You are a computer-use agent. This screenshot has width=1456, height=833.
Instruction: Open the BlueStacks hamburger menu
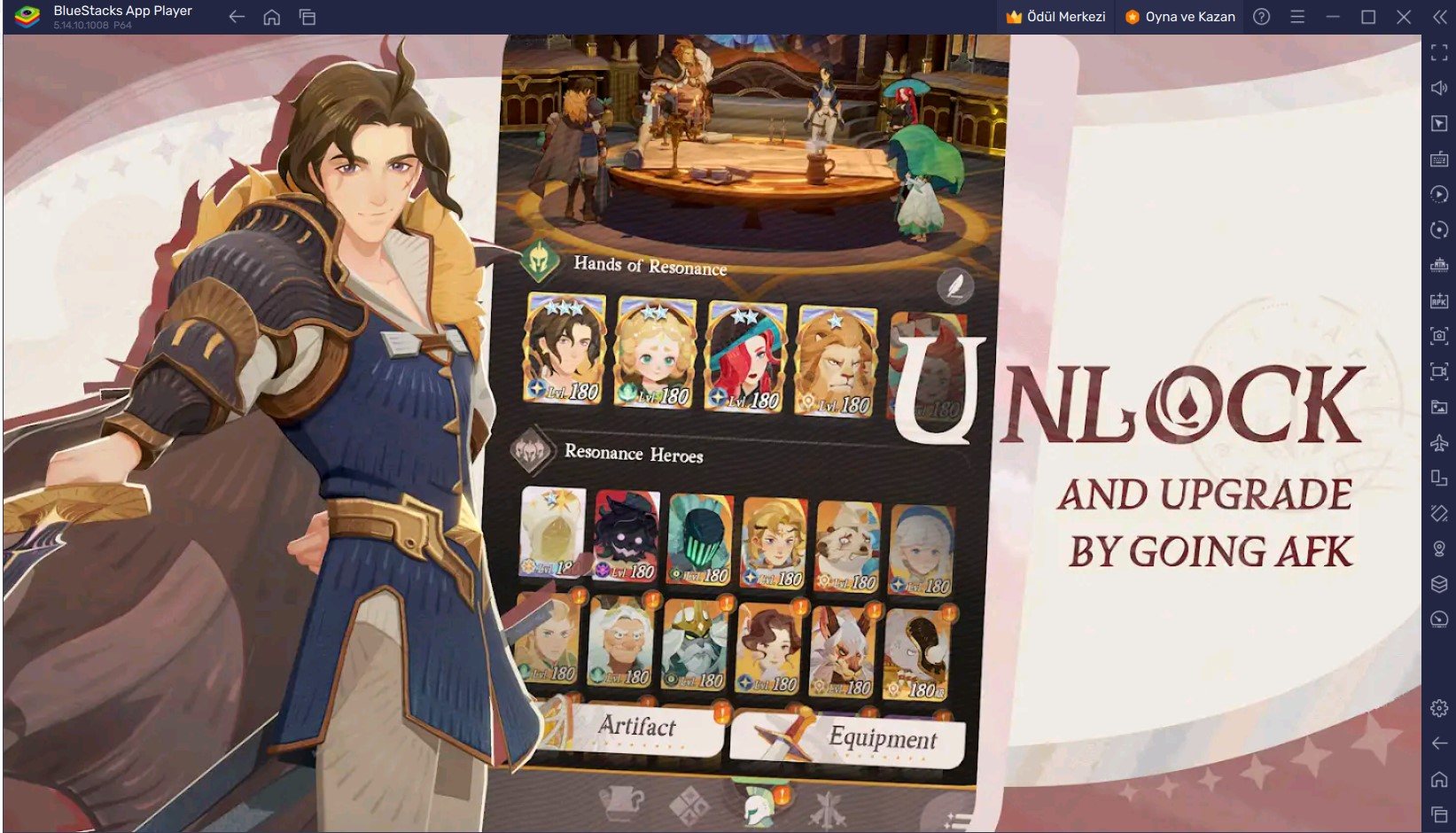[x=1296, y=16]
